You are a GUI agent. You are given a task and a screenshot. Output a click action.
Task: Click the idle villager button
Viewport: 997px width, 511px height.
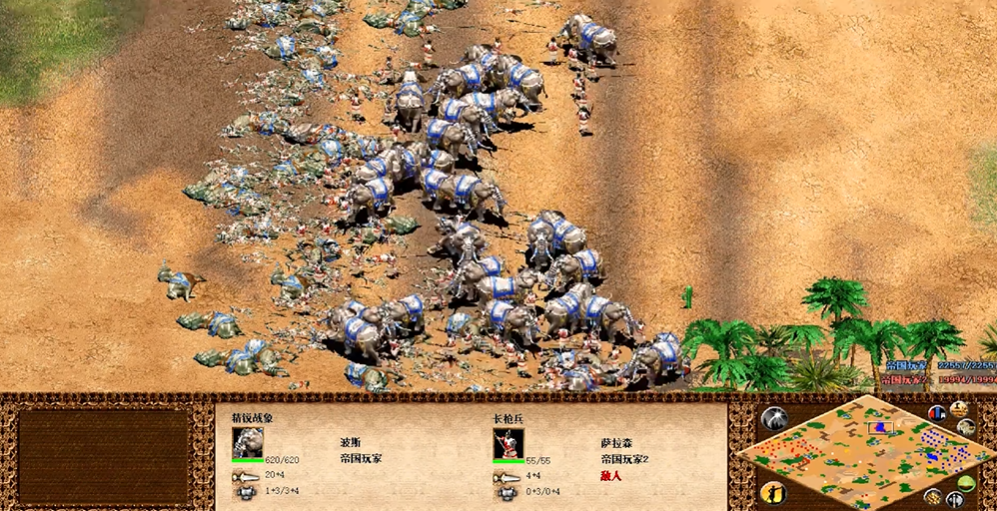pos(774,492)
